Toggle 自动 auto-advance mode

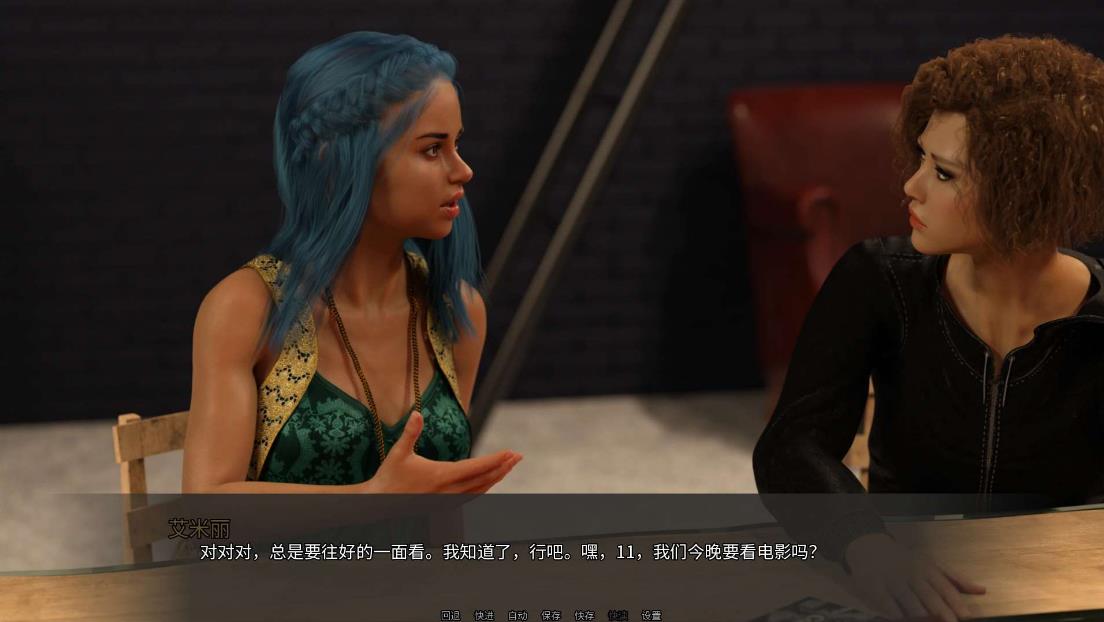[517, 615]
